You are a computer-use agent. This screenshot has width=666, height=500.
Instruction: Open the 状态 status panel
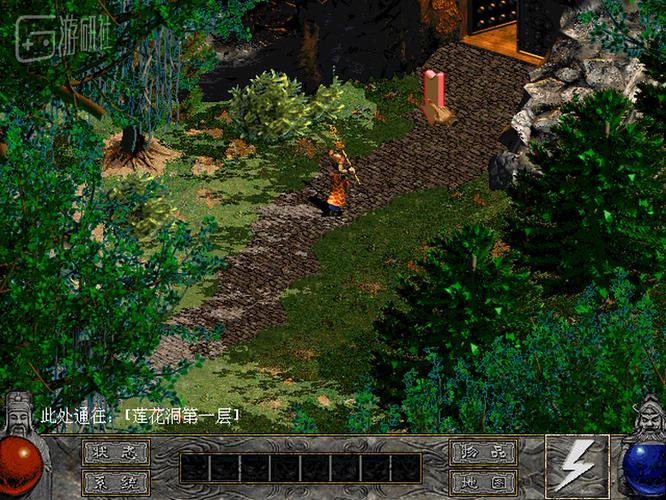coord(115,453)
